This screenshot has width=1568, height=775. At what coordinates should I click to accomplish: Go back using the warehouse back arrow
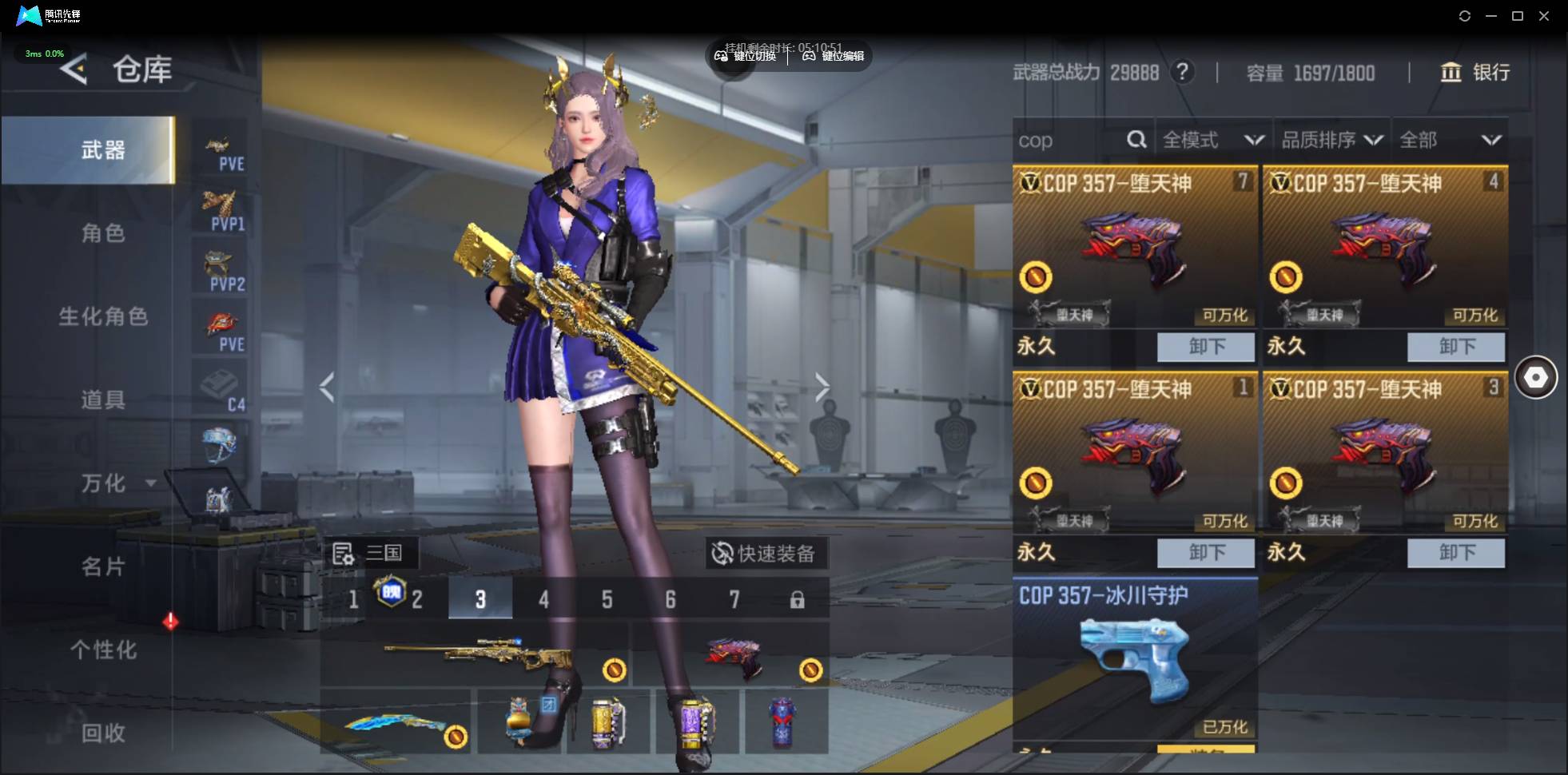[x=74, y=70]
